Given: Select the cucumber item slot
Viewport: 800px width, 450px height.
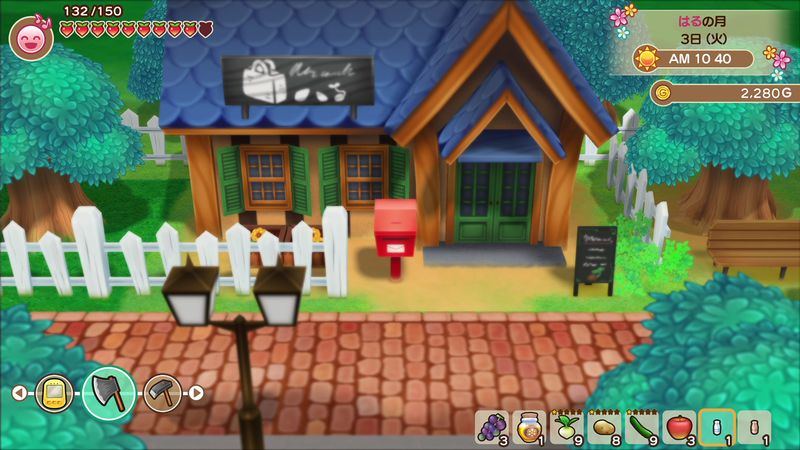Looking at the screenshot, I should pyautogui.click(x=641, y=427).
